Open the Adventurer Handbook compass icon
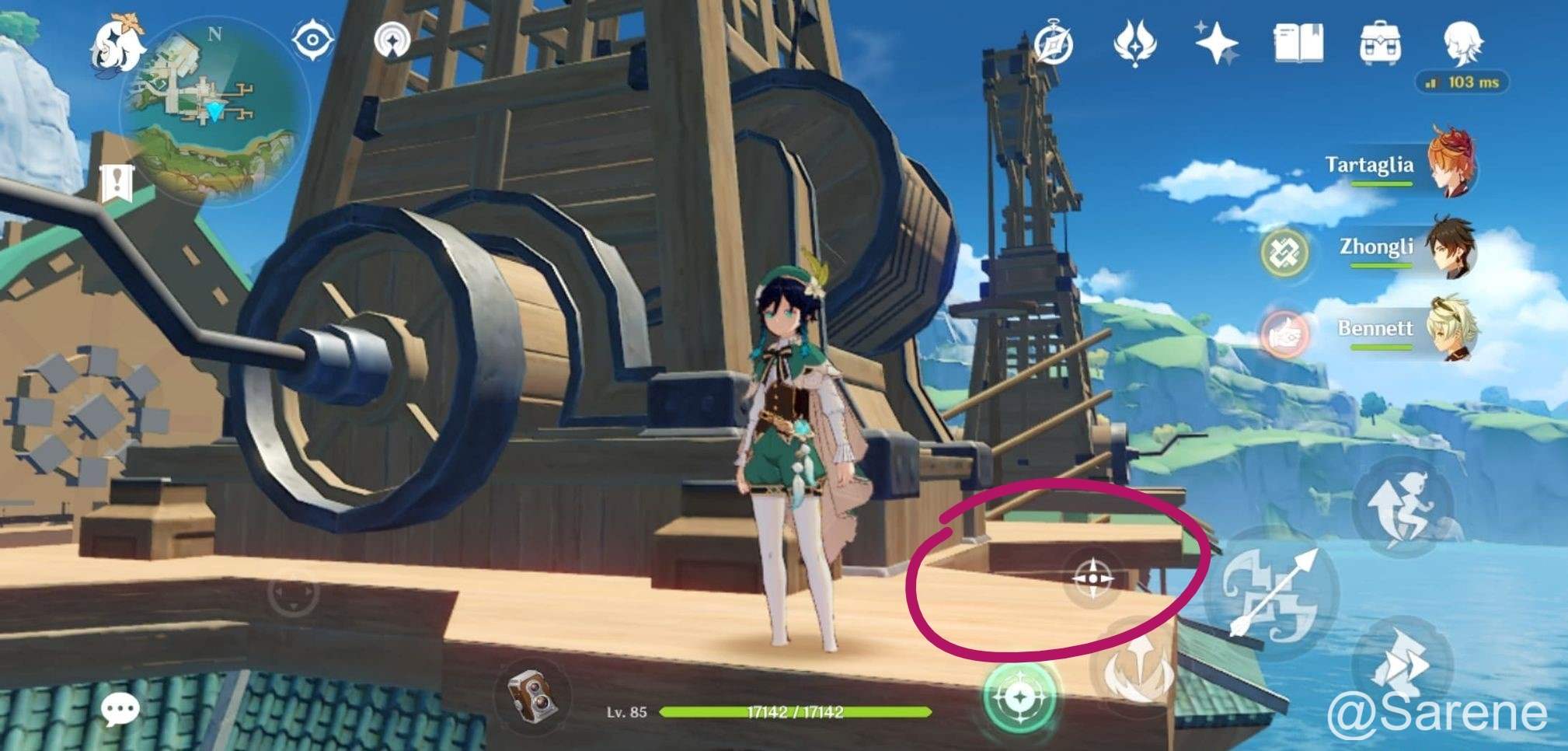Screen dimensions: 1568x751 1054,44
